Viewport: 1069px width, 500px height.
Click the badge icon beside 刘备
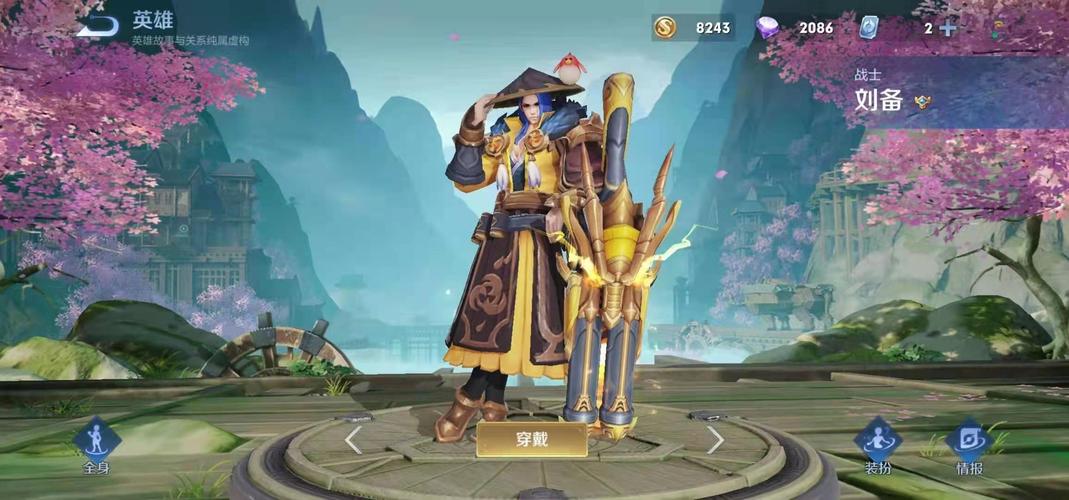point(923,102)
